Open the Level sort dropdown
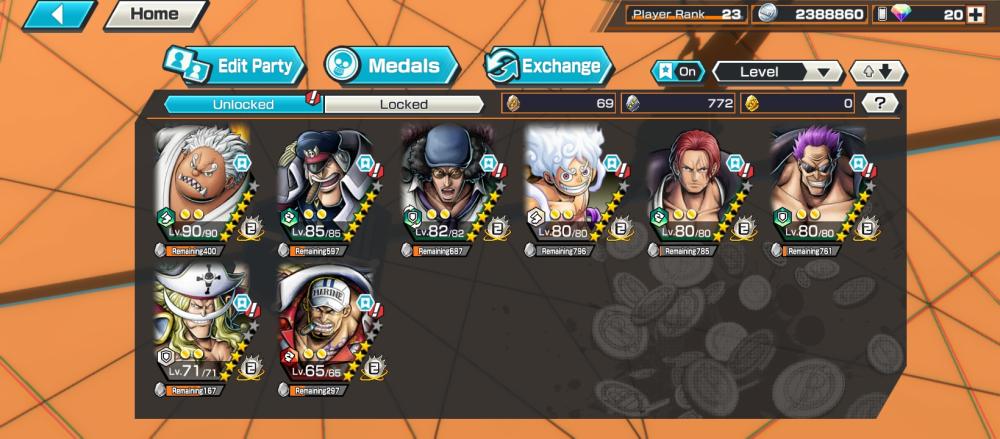 (777, 72)
